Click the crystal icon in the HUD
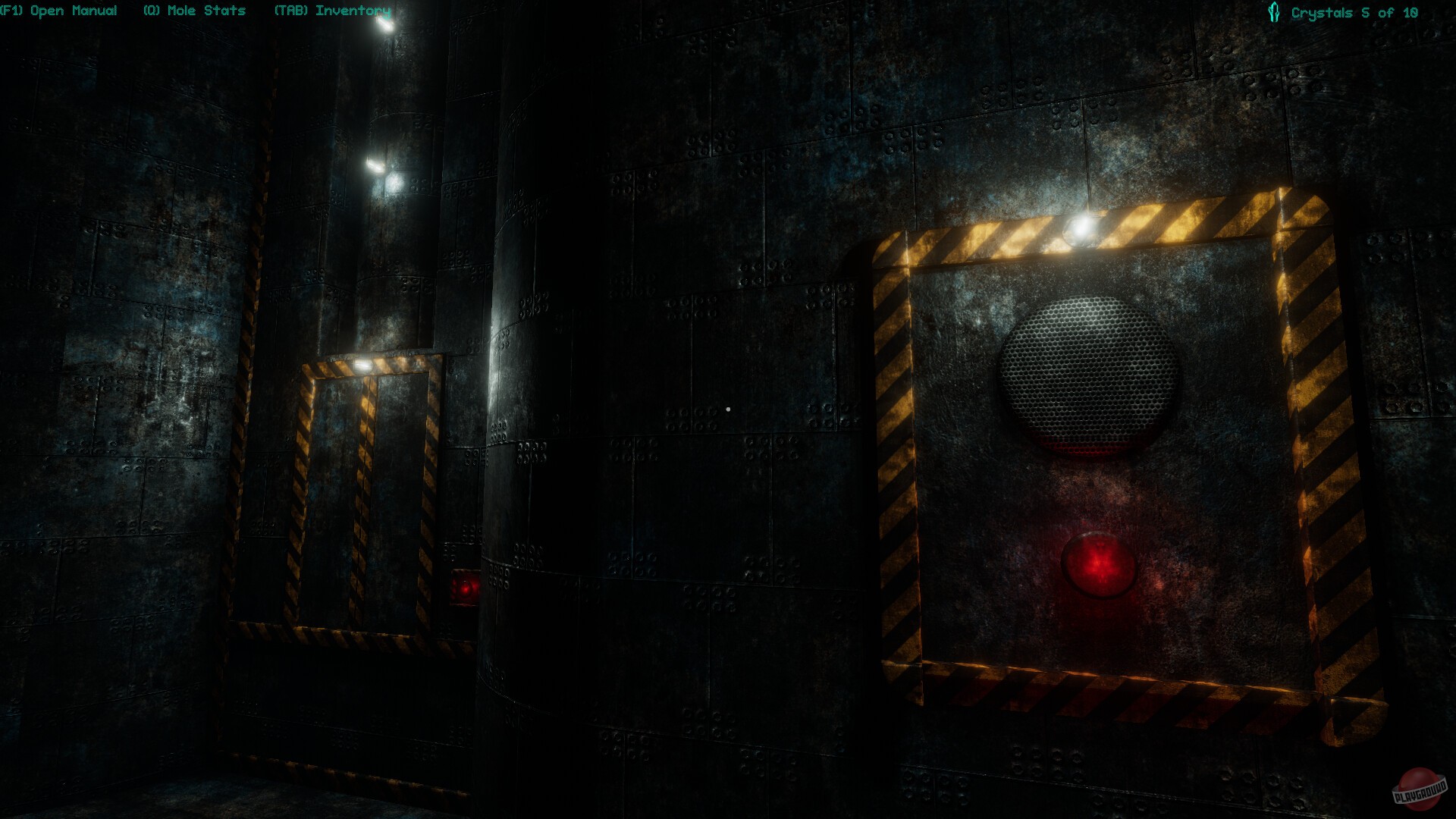Viewport: 1456px width, 819px height. tap(1272, 11)
